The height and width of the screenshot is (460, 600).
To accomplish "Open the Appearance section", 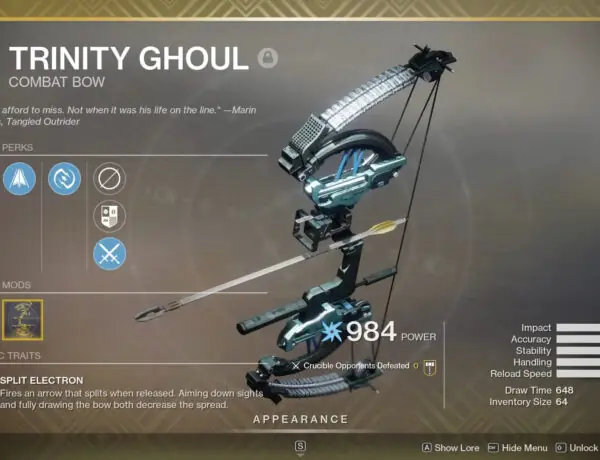I will [300, 419].
